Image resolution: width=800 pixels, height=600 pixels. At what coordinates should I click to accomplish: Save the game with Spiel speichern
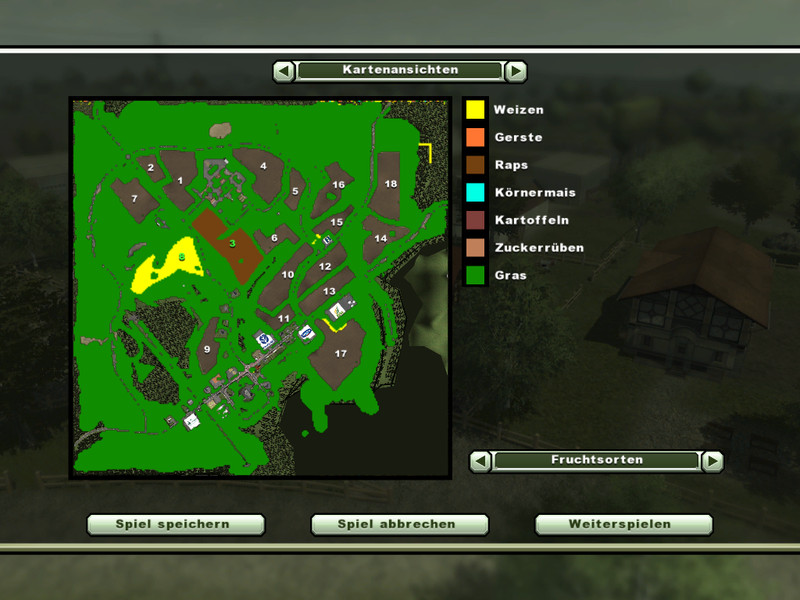click(175, 524)
